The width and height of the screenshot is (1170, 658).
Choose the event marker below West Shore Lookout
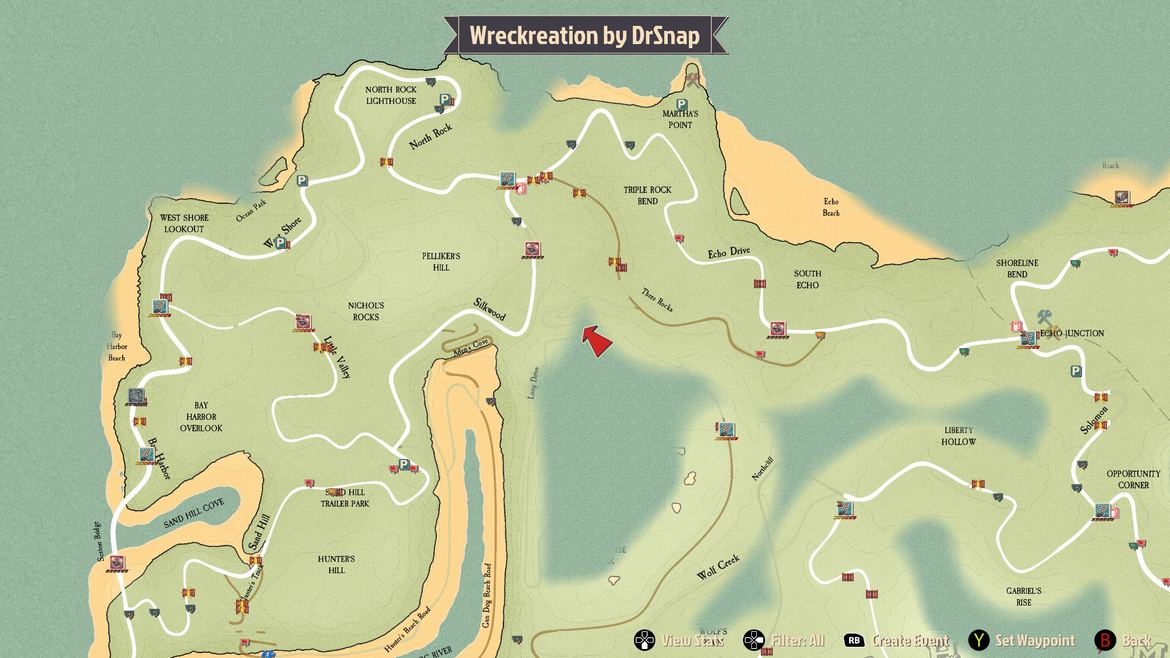click(x=160, y=306)
